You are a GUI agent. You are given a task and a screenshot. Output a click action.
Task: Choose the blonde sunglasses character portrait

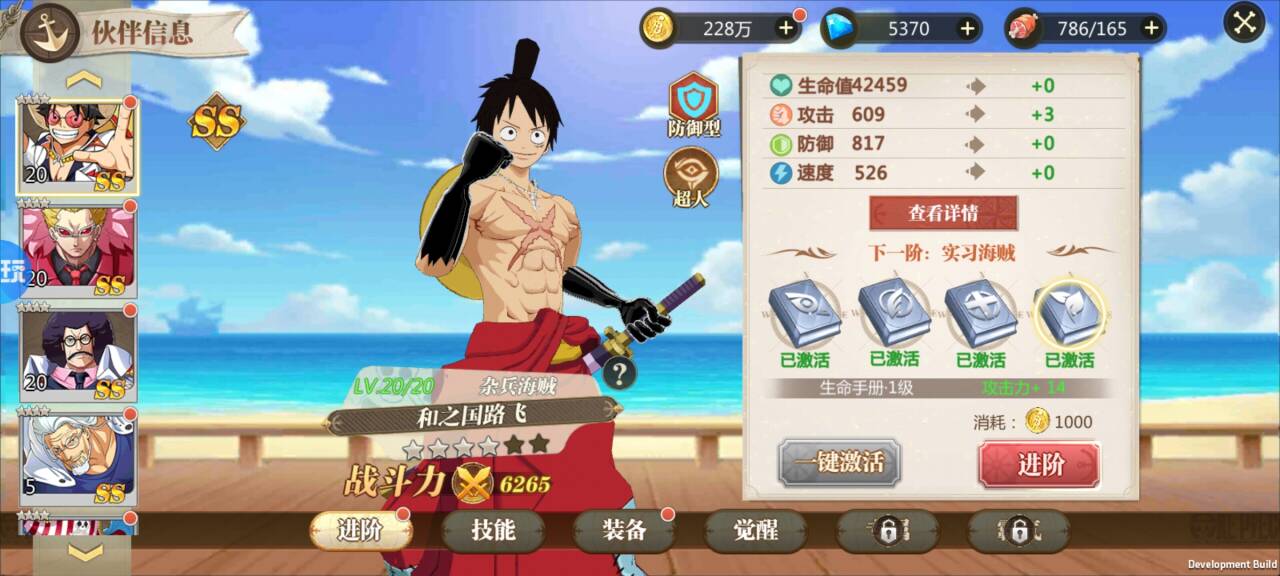click(78, 248)
